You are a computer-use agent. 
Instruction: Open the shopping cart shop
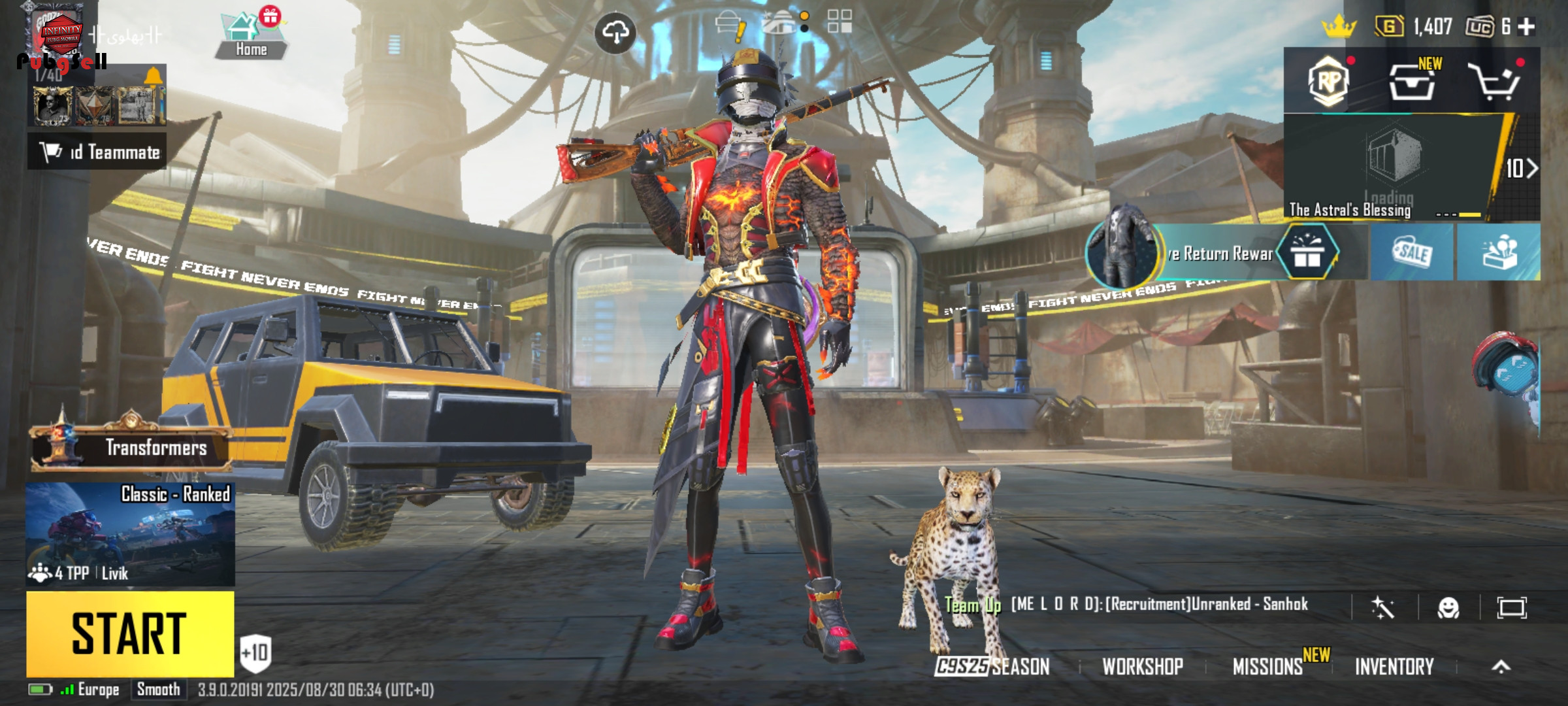[1494, 82]
